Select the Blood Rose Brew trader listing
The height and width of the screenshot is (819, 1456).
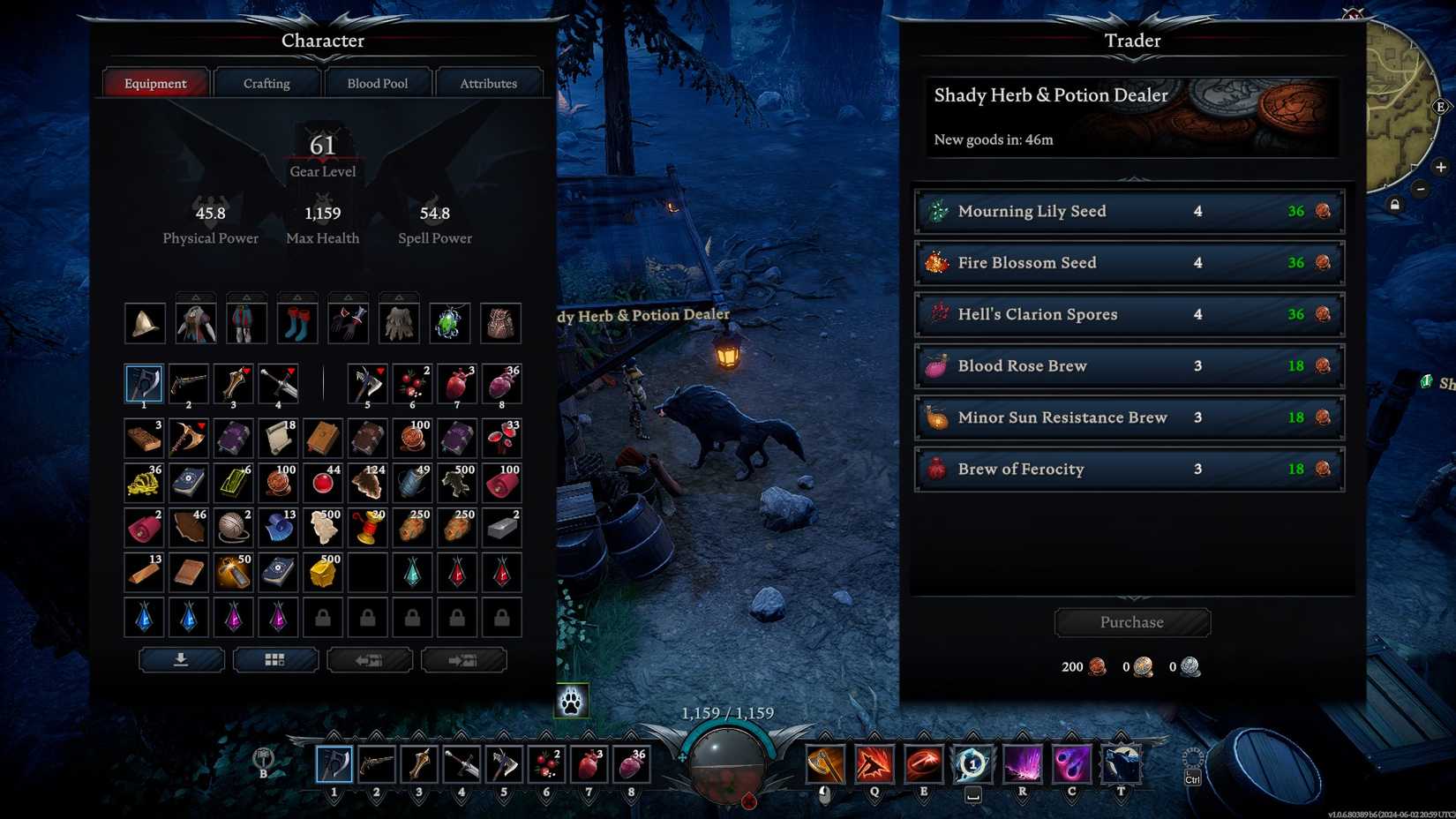click(x=1130, y=366)
